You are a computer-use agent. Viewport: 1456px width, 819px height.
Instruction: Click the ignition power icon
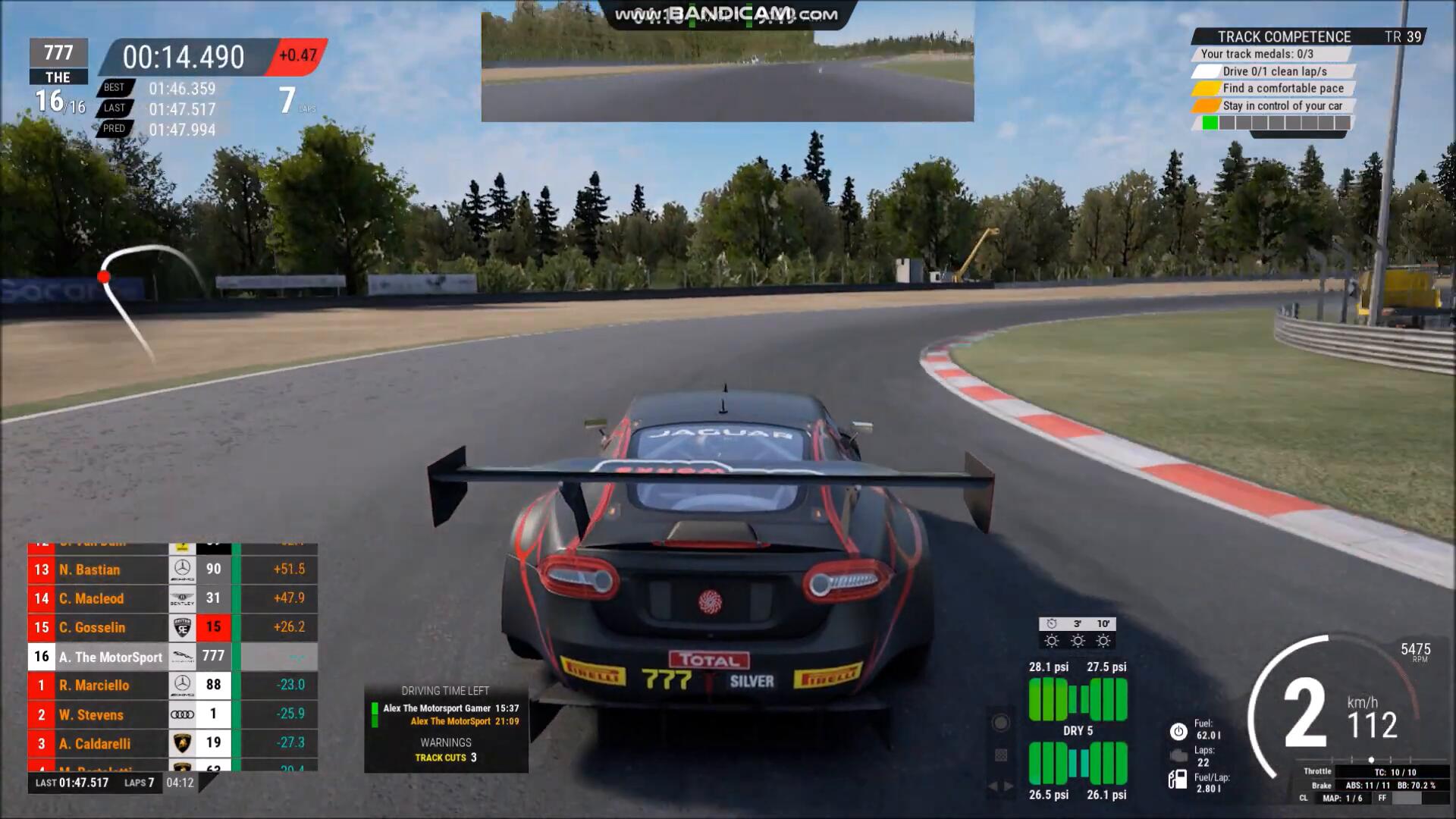tap(1178, 731)
